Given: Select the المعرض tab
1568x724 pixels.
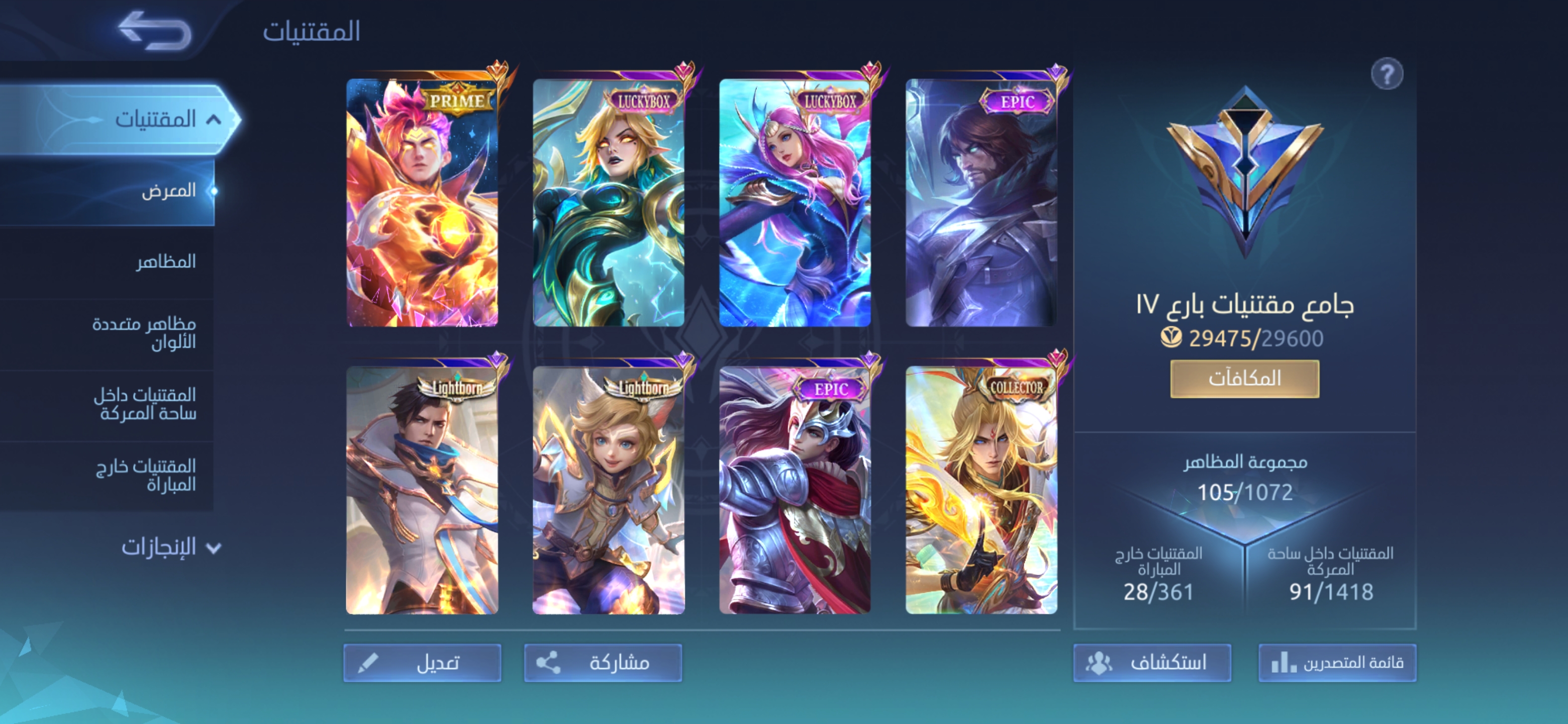Looking at the screenshot, I should pyautogui.click(x=168, y=191).
